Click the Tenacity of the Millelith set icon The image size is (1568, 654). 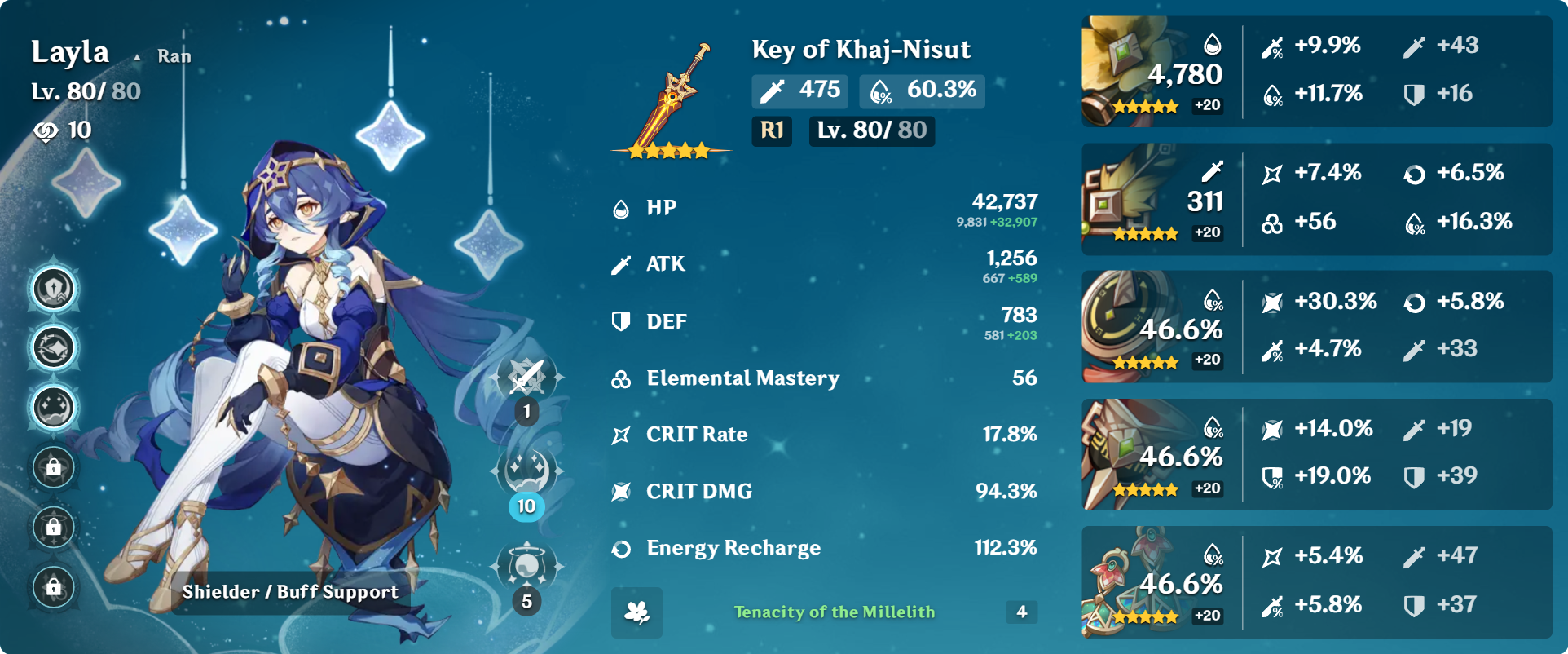coord(636,612)
